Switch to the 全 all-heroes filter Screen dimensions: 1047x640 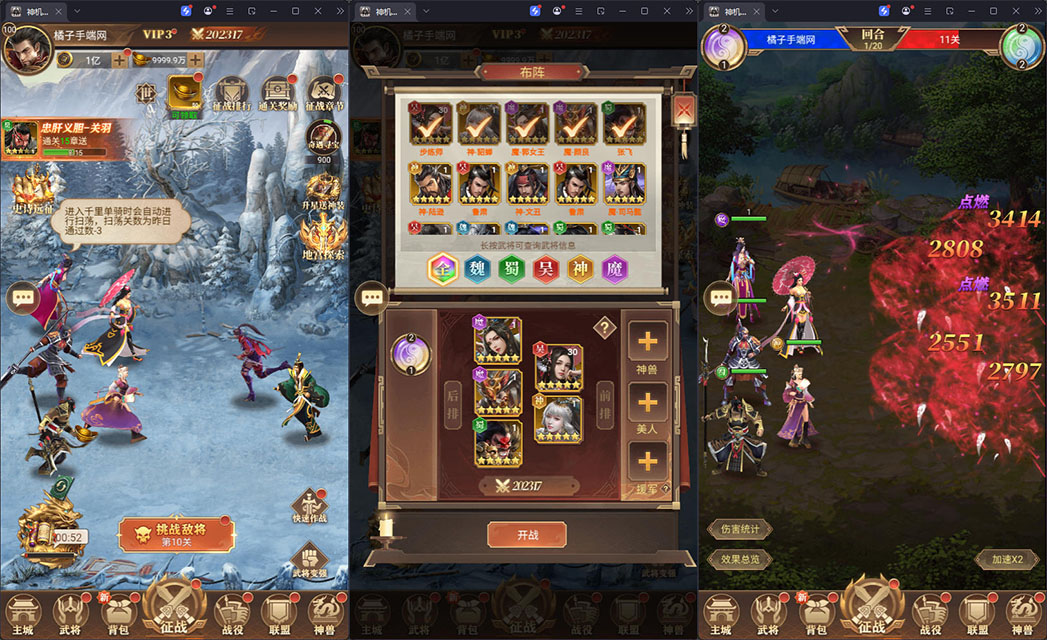(443, 270)
